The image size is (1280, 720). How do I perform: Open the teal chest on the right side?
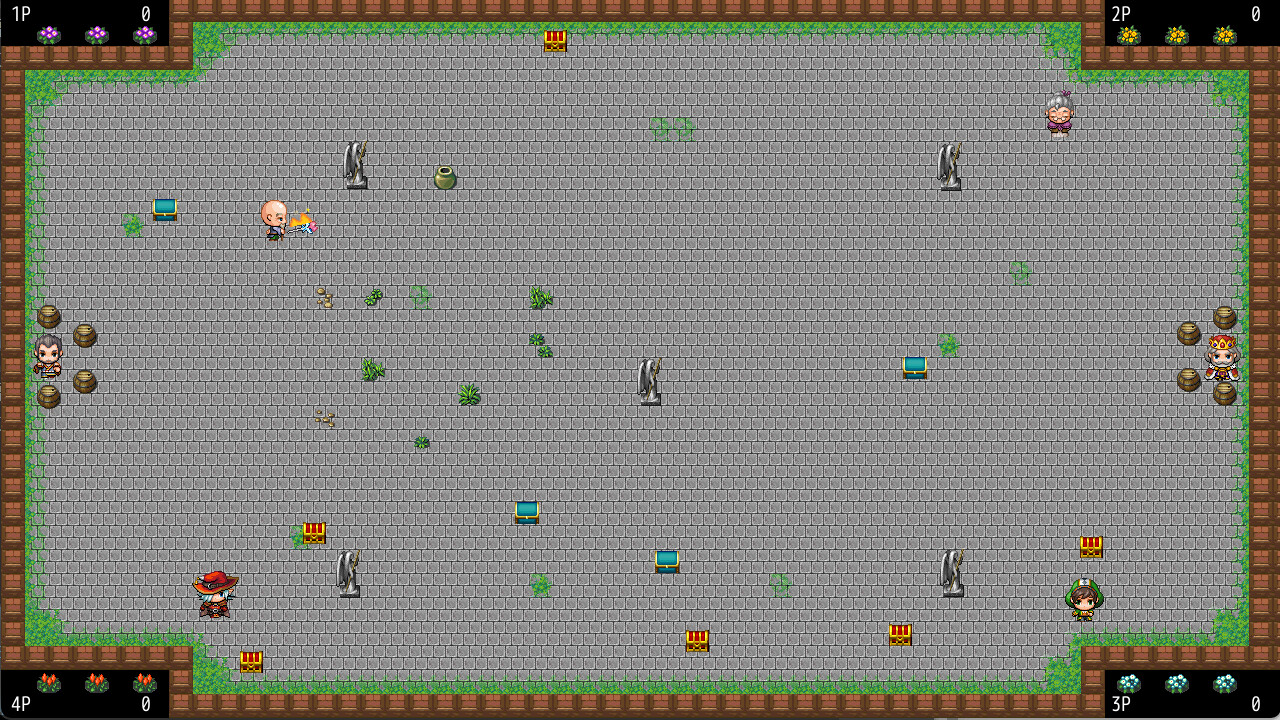916,366
